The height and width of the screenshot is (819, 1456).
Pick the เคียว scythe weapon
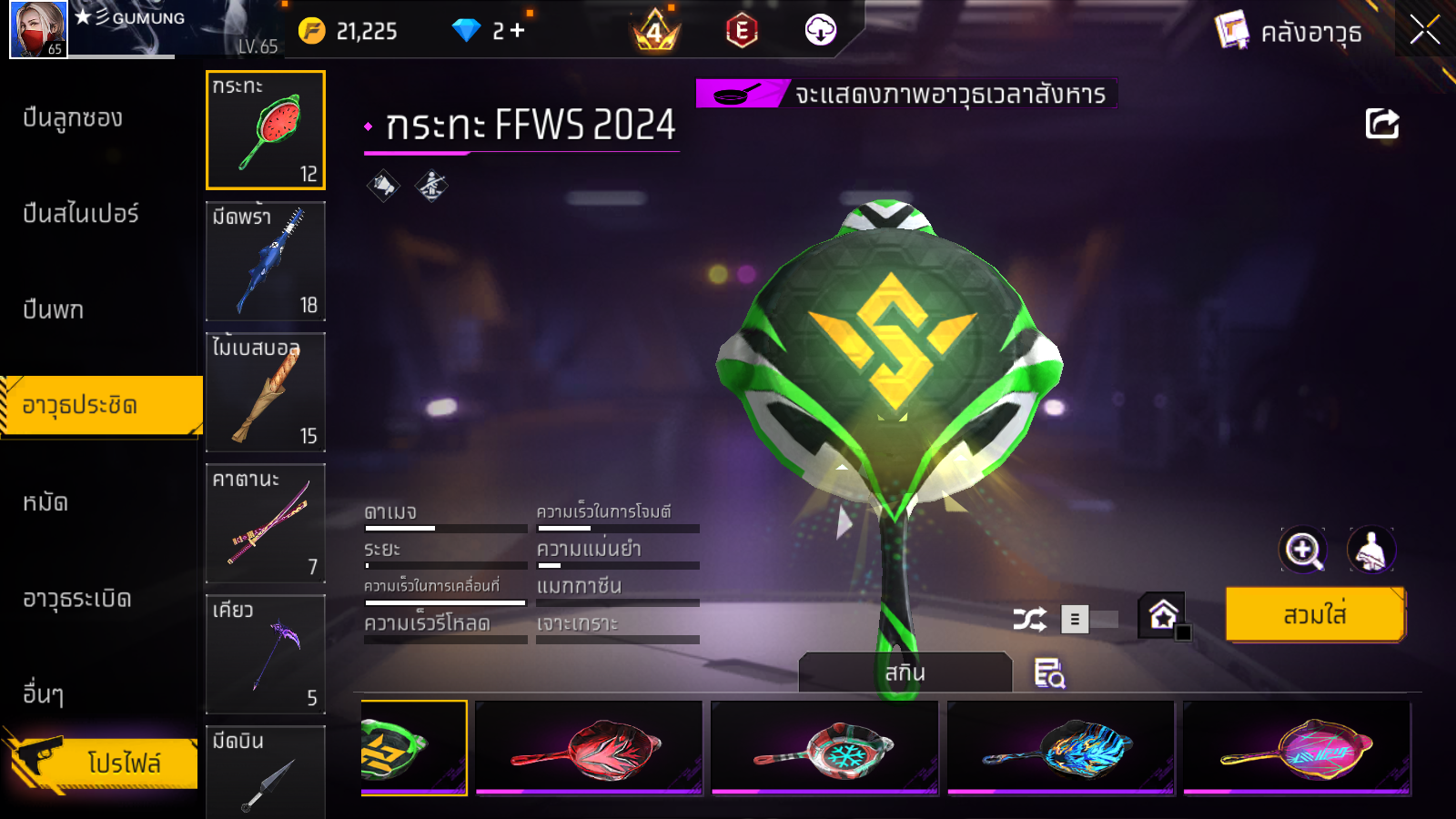coord(266,654)
